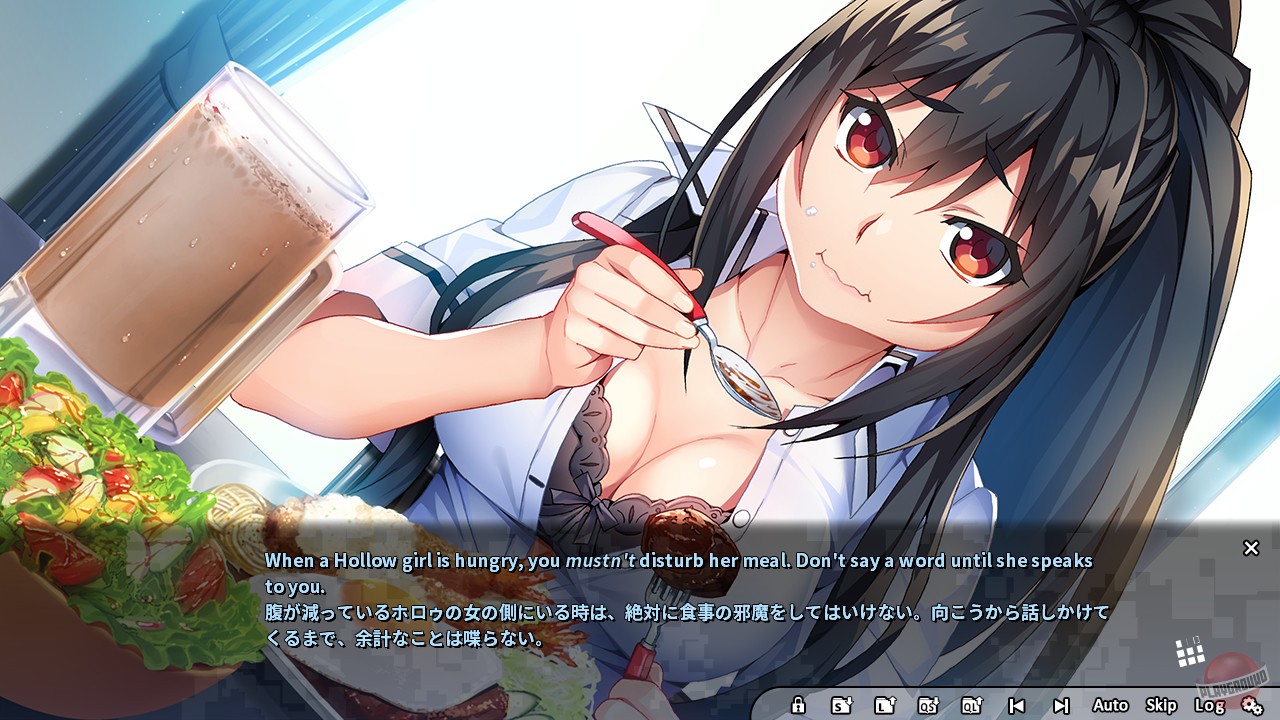Select the quick load icon (L with up arrow)

885,704
